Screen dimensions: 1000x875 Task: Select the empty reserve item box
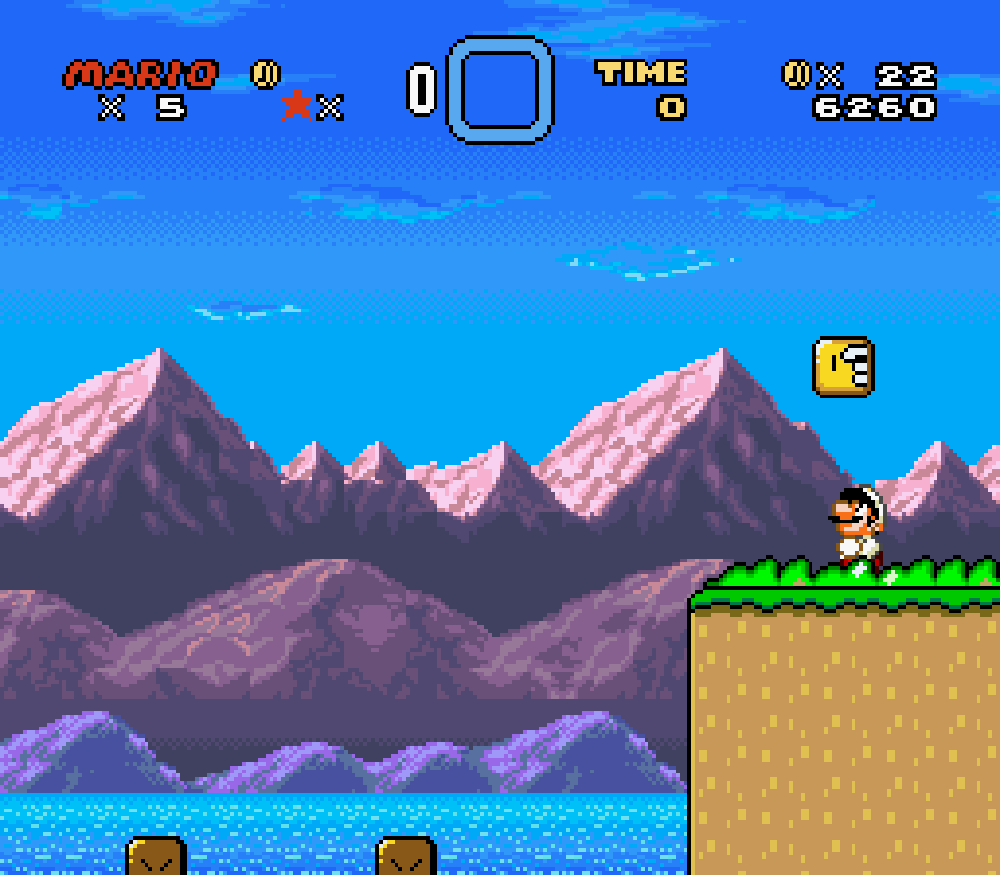pos(500,89)
